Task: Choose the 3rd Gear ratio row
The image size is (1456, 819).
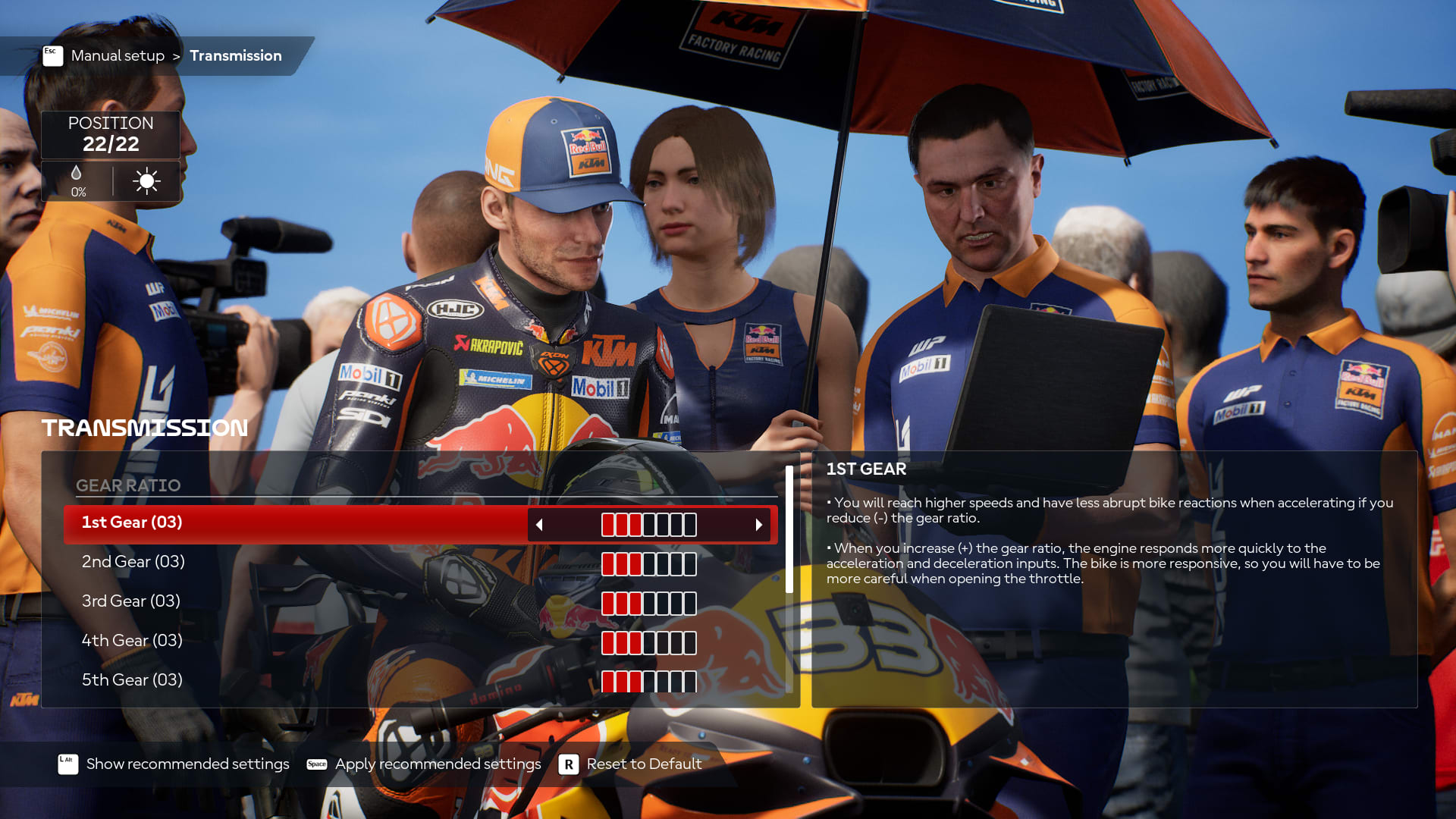Action: click(x=131, y=601)
